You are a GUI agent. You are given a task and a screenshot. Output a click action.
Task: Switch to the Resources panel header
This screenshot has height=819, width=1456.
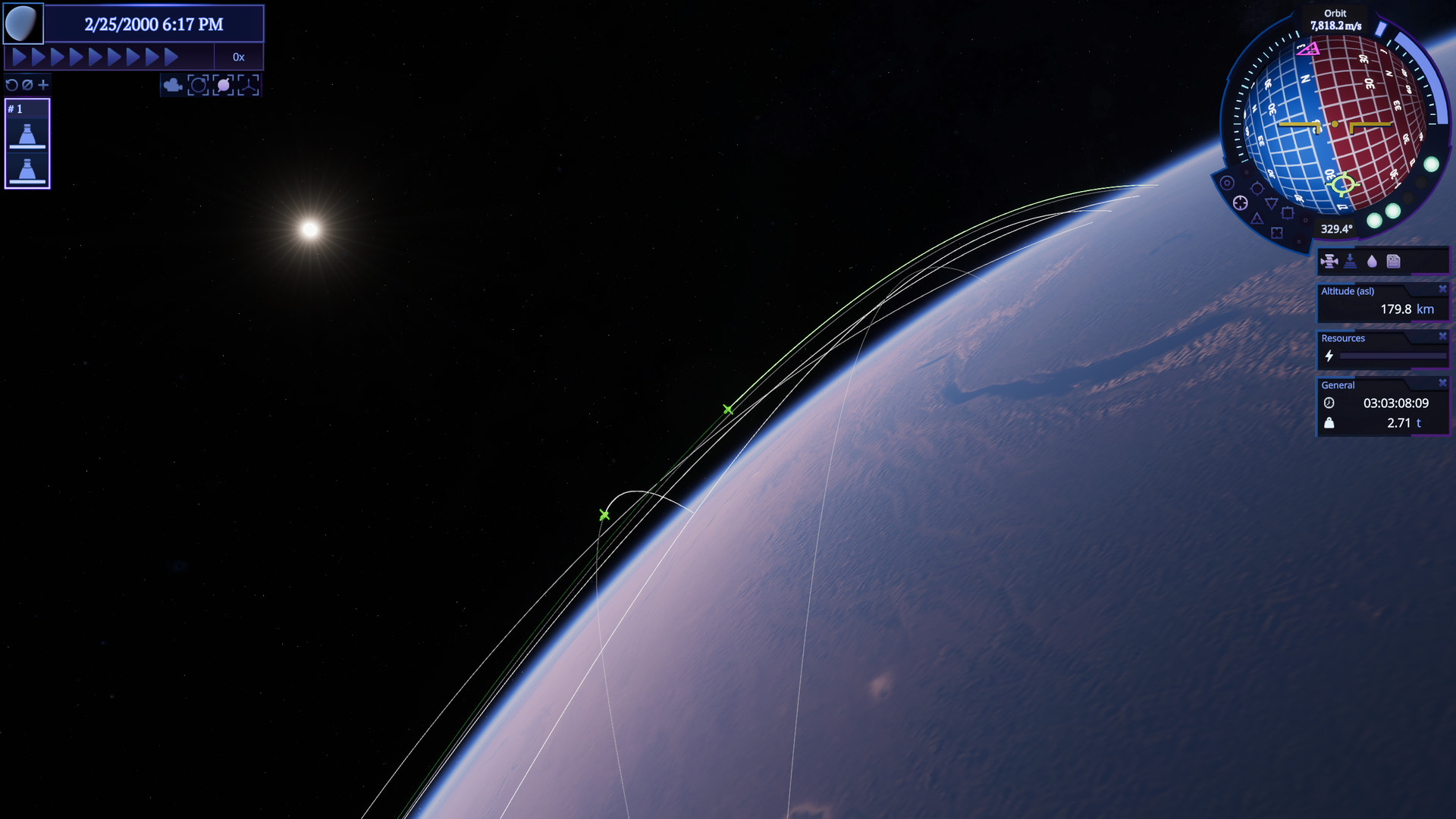click(x=1342, y=338)
